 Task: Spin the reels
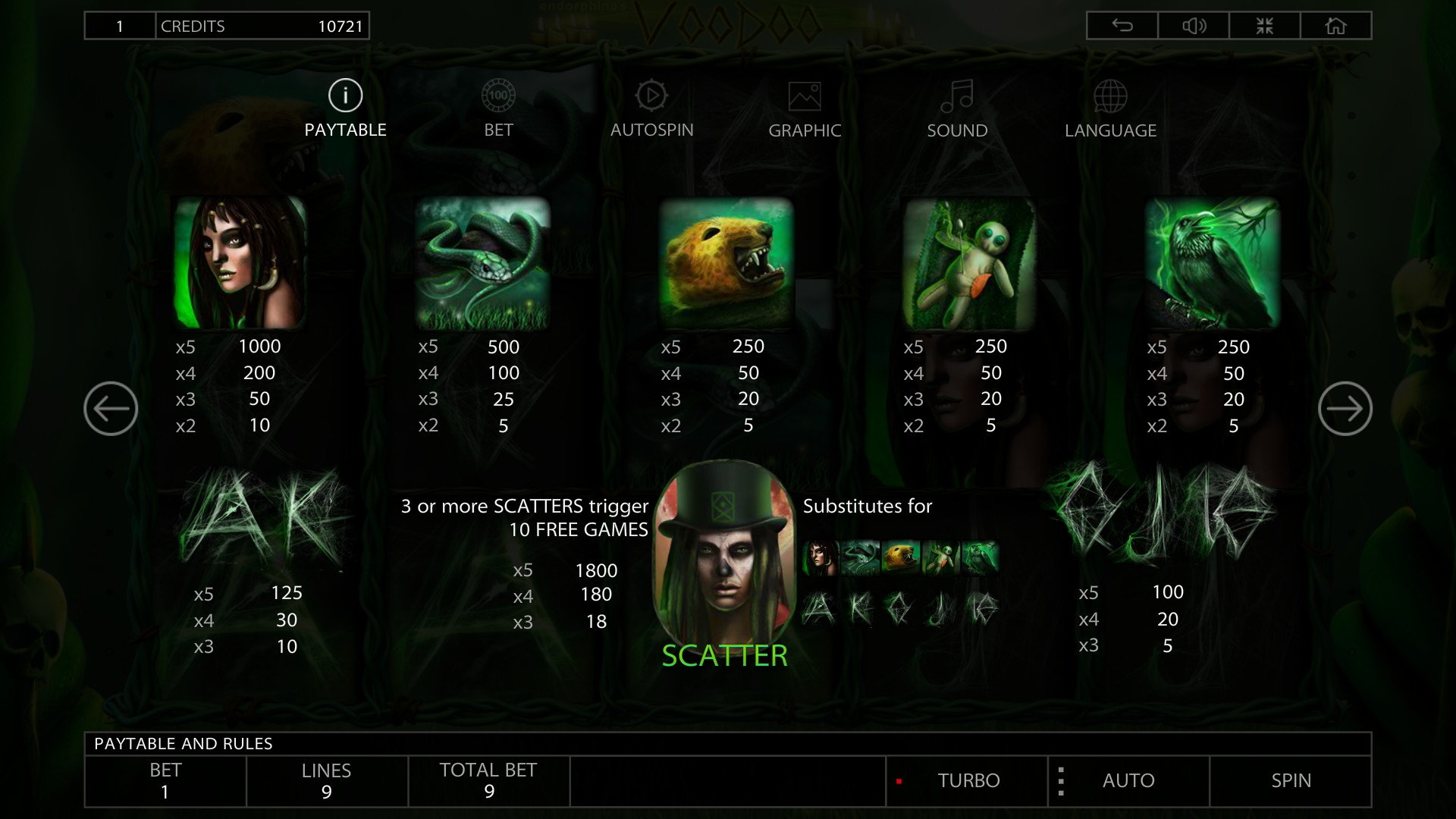pos(1291,780)
